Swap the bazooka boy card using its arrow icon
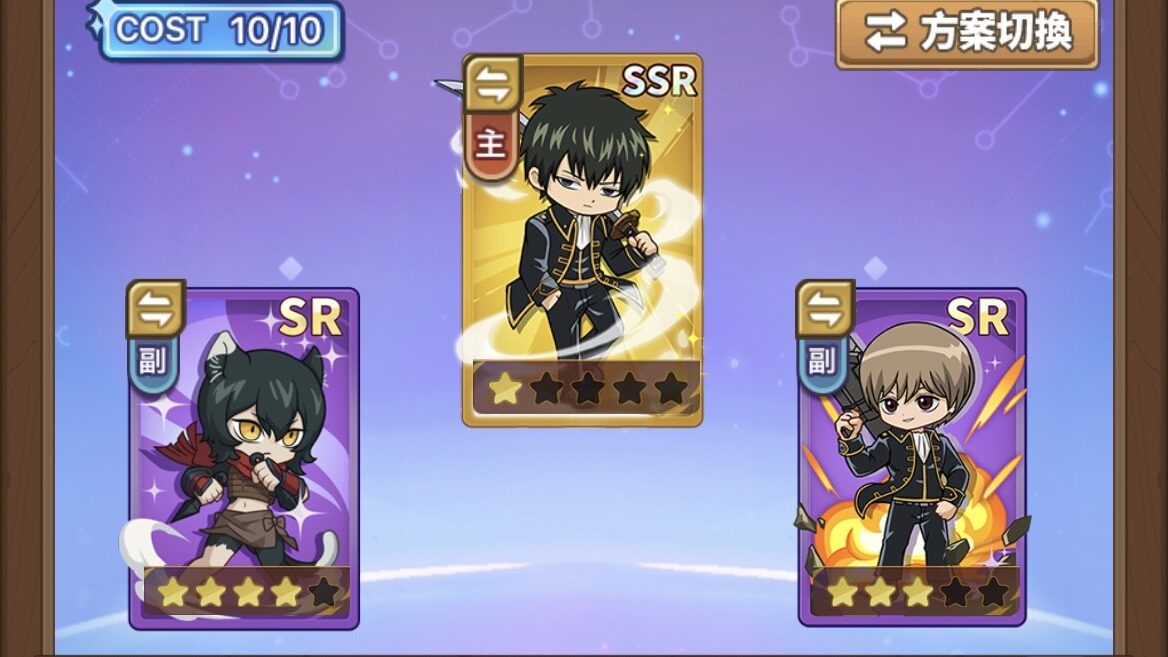The image size is (1168, 657). point(825,309)
